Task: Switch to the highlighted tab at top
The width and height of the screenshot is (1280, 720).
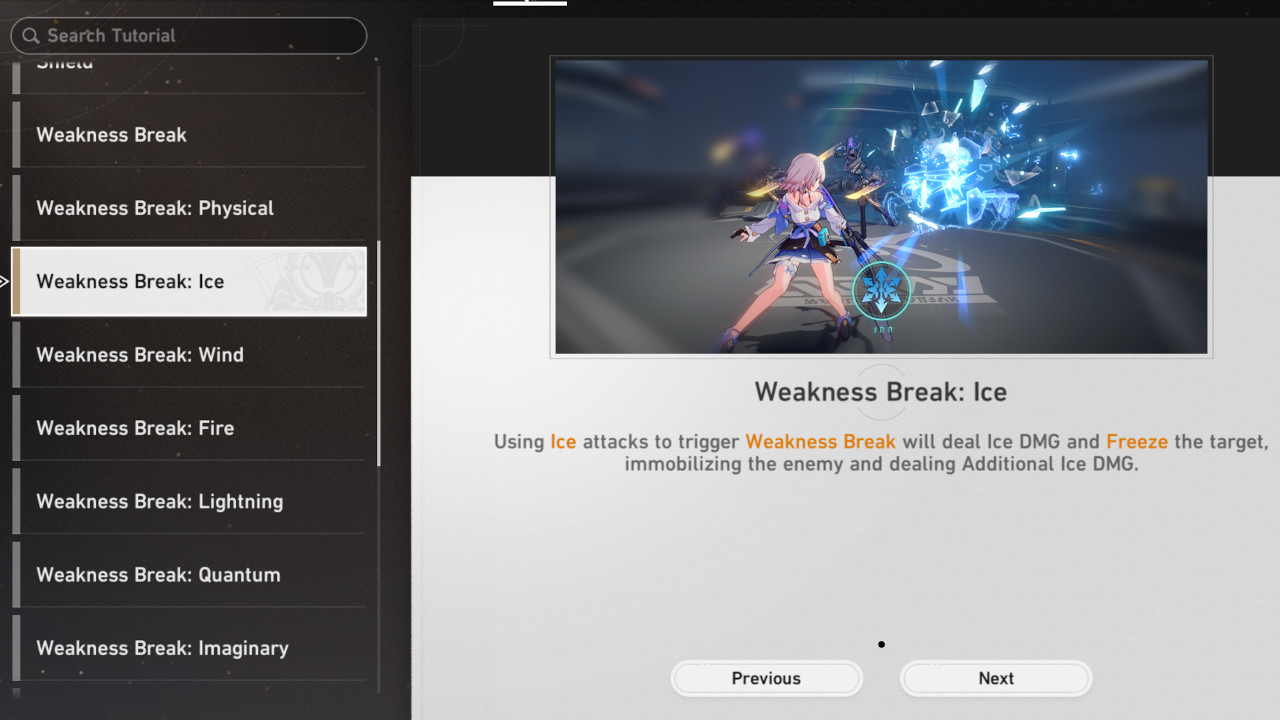Action: 530,3
